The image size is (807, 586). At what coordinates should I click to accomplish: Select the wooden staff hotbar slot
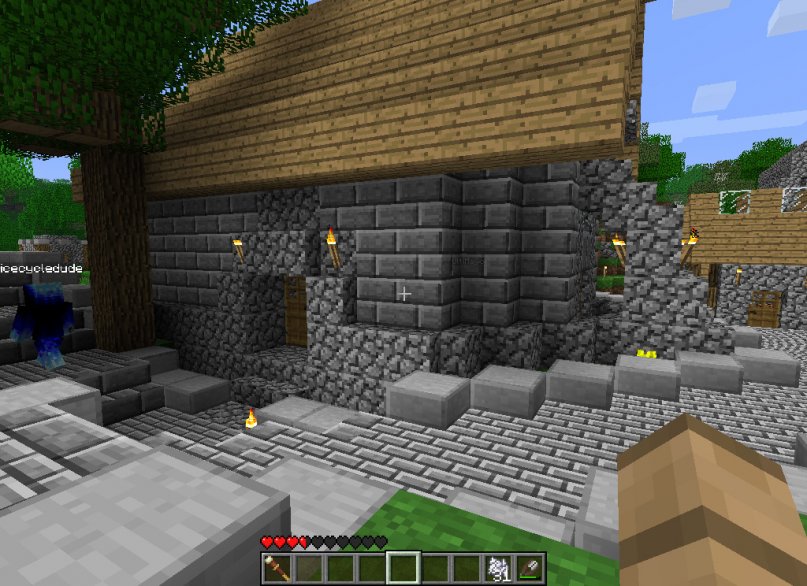[276, 568]
